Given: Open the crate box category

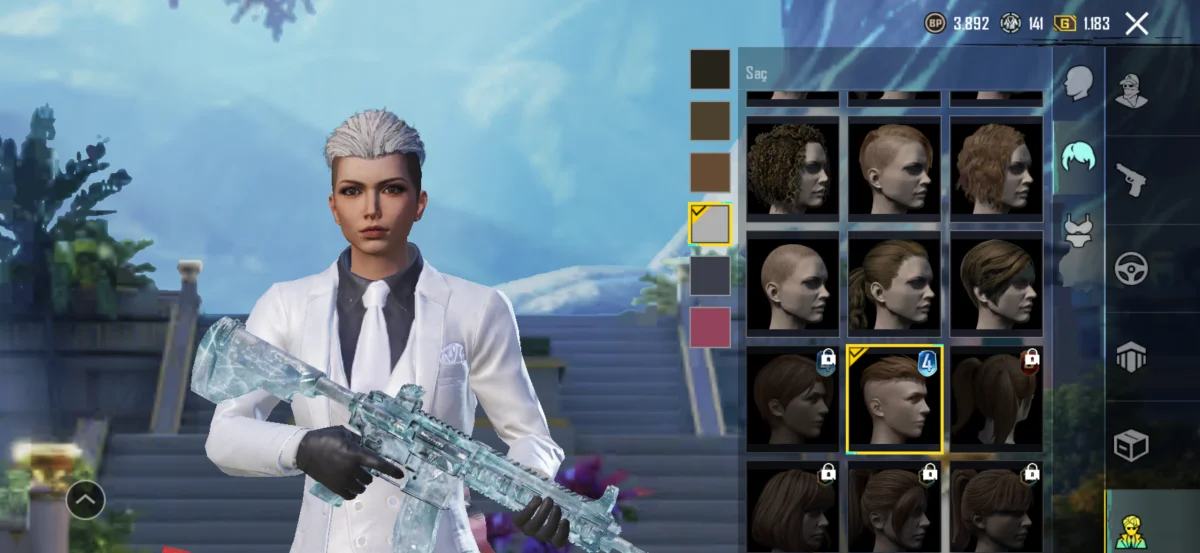Looking at the screenshot, I should pyautogui.click(x=1132, y=445).
